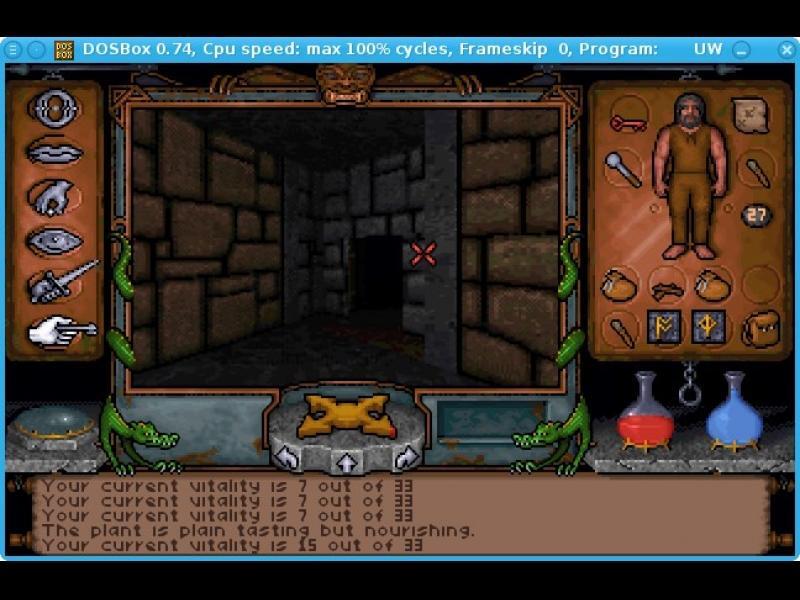Pull the chain between the flasks
Screen dimensions: 800x600
pos(690,385)
